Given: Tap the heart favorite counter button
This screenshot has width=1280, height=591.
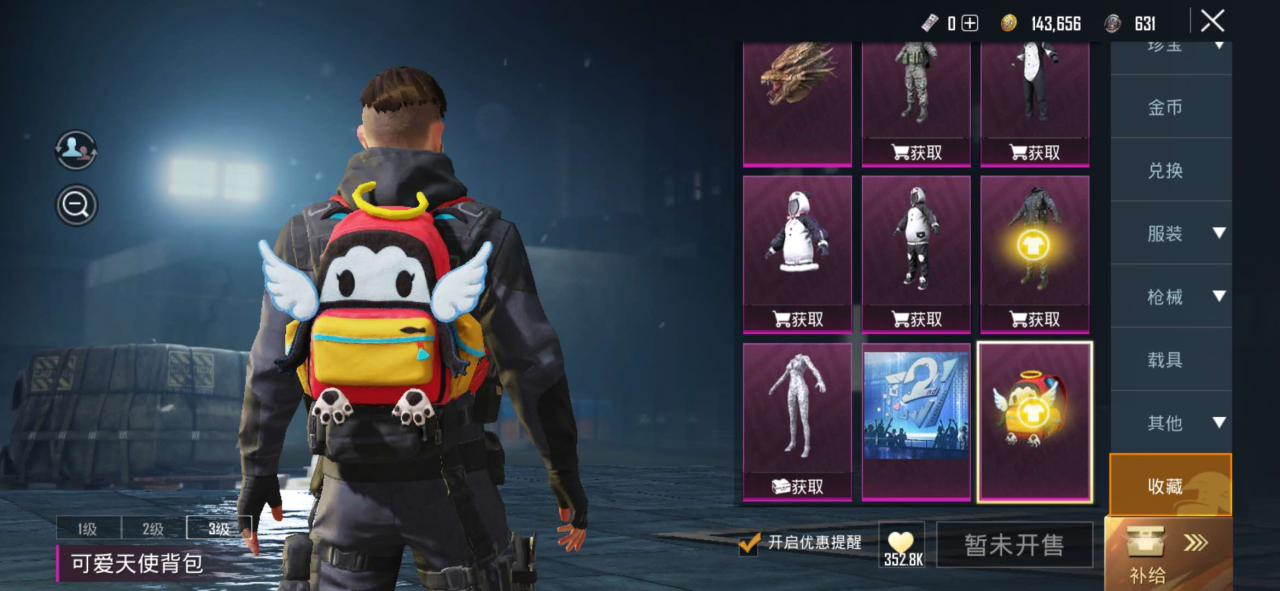Looking at the screenshot, I should tap(902, 545).
